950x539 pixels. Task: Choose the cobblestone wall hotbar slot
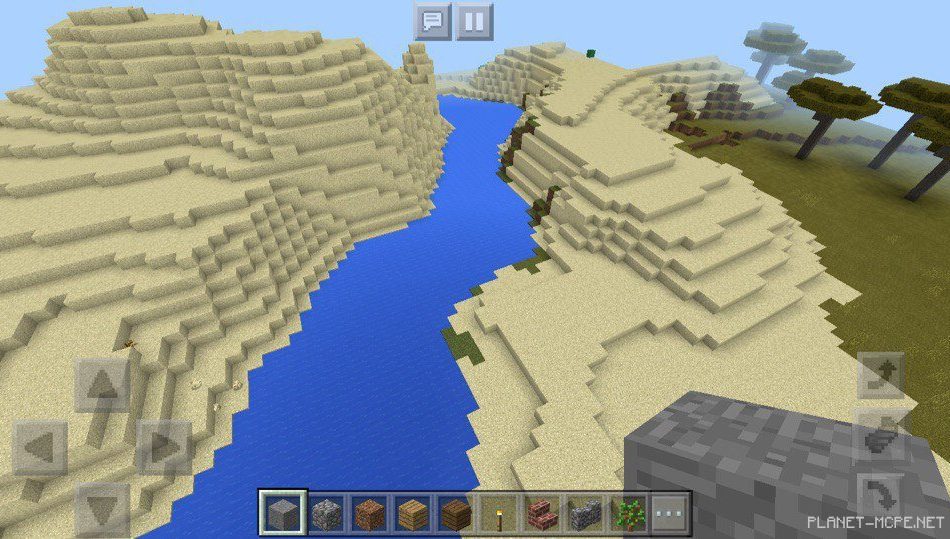(x=584, y=514)
